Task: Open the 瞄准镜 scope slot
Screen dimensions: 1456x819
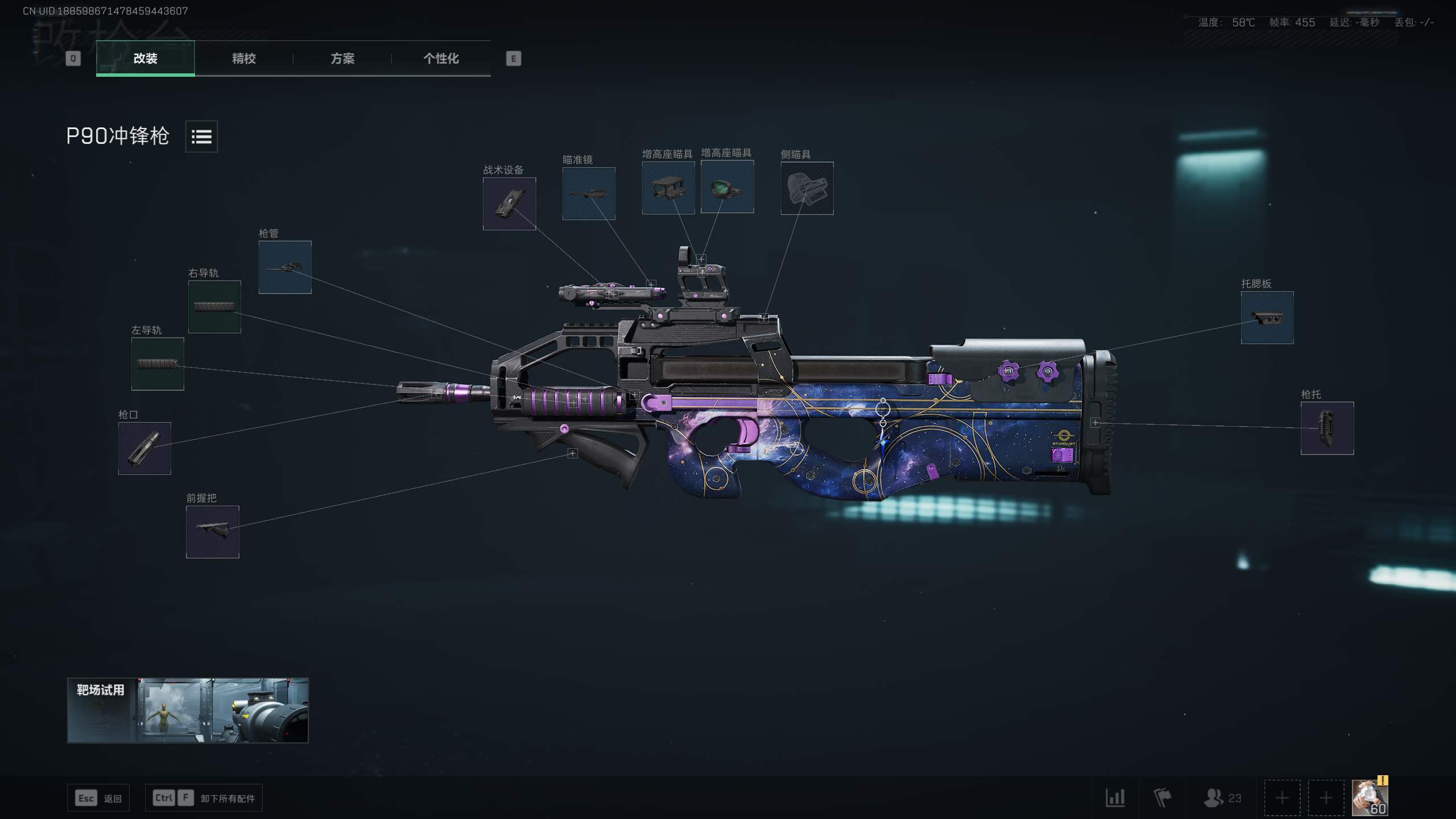Action: (589, 193)
